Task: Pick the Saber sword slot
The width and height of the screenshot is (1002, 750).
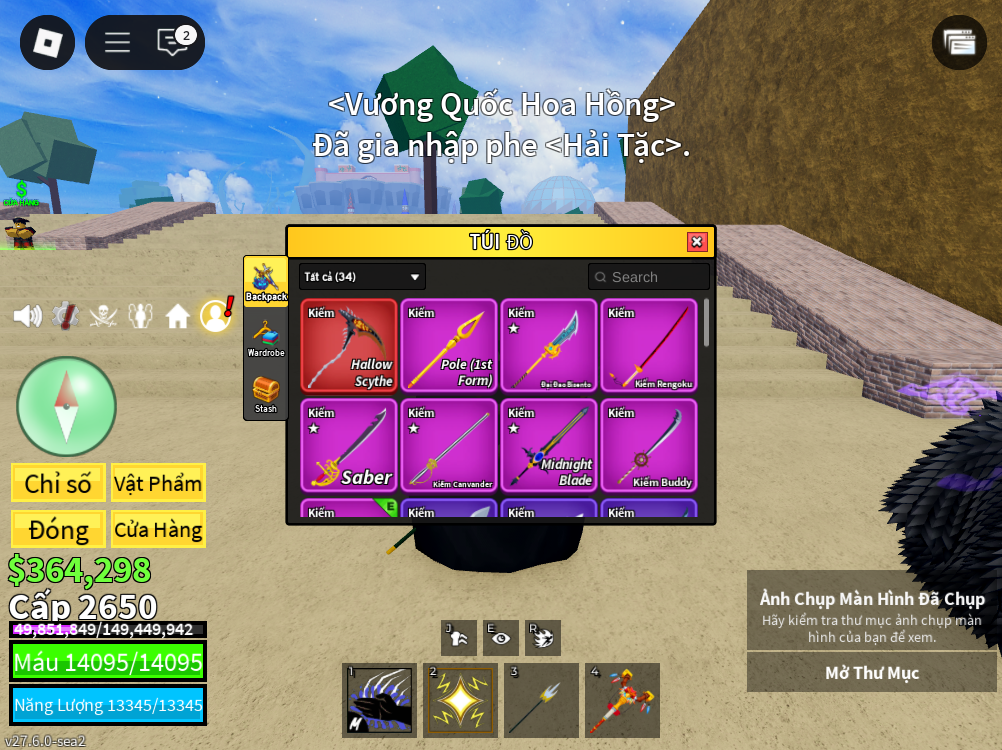Action: click(x=349, y=445)
